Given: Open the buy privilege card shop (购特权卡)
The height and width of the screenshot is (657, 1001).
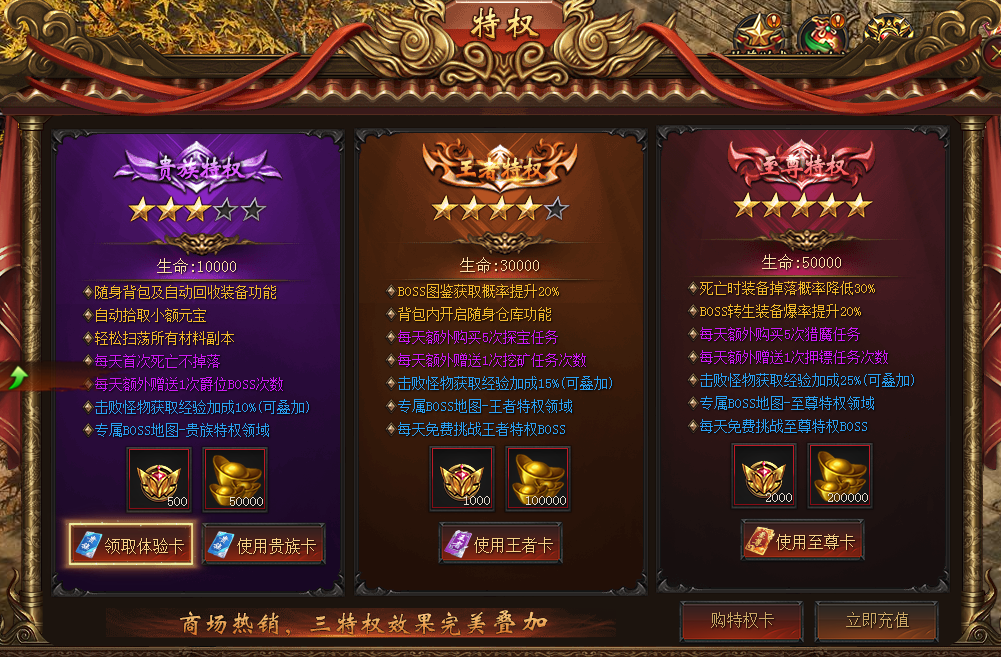Looking at the screenshot, I should click(x=741, y=620).
